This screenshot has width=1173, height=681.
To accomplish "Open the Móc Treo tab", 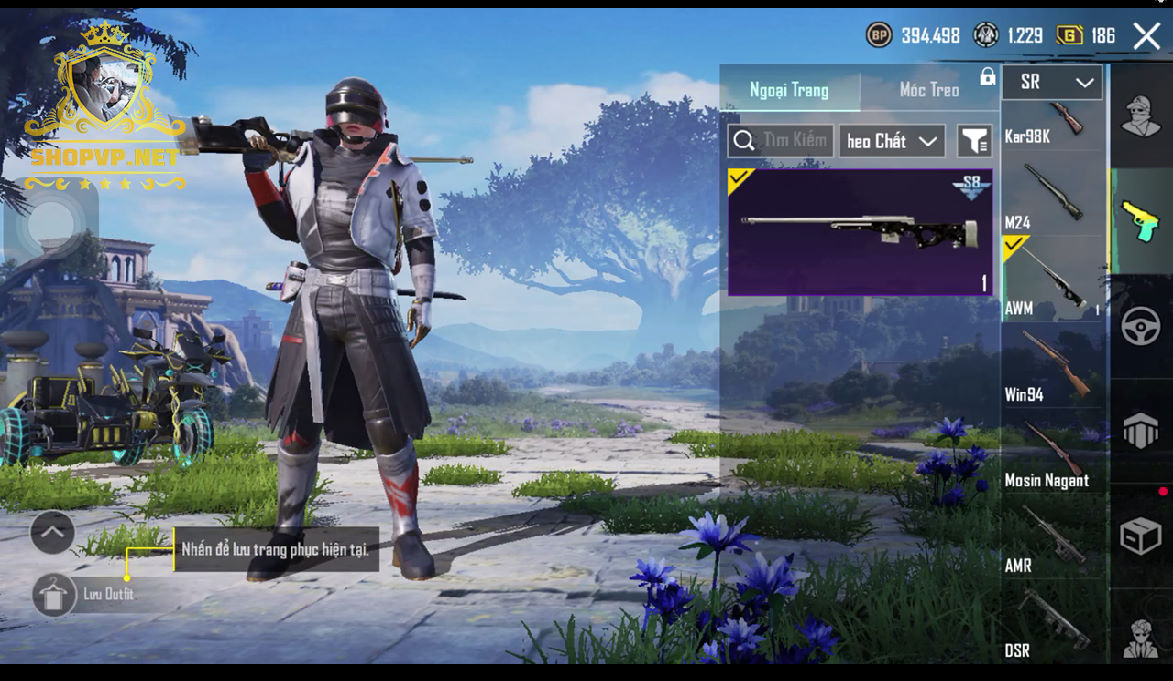I will pos(929,90).
